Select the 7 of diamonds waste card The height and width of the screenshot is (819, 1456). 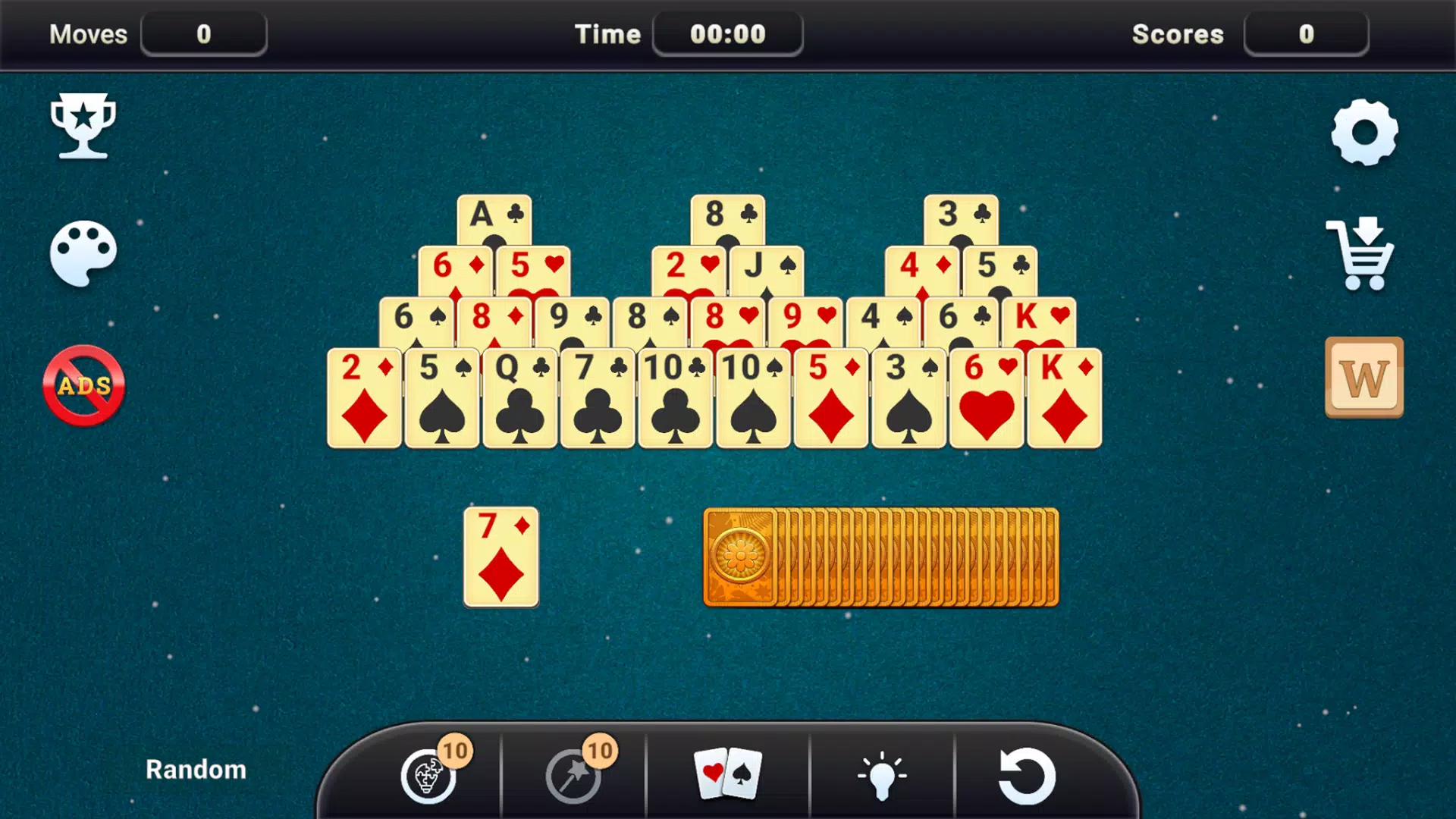click(500, 559)
